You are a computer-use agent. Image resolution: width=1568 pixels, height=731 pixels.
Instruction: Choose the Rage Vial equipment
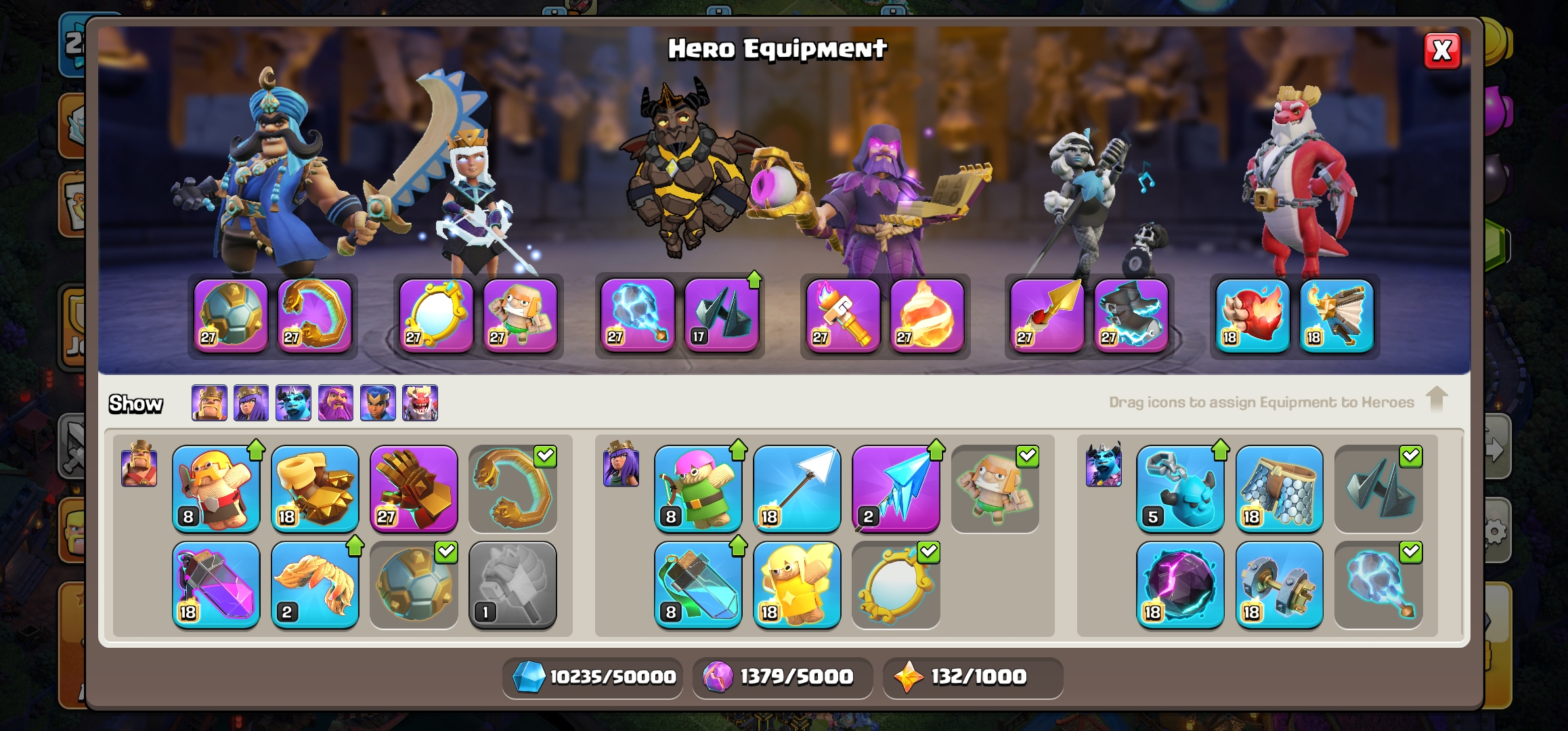216,585
